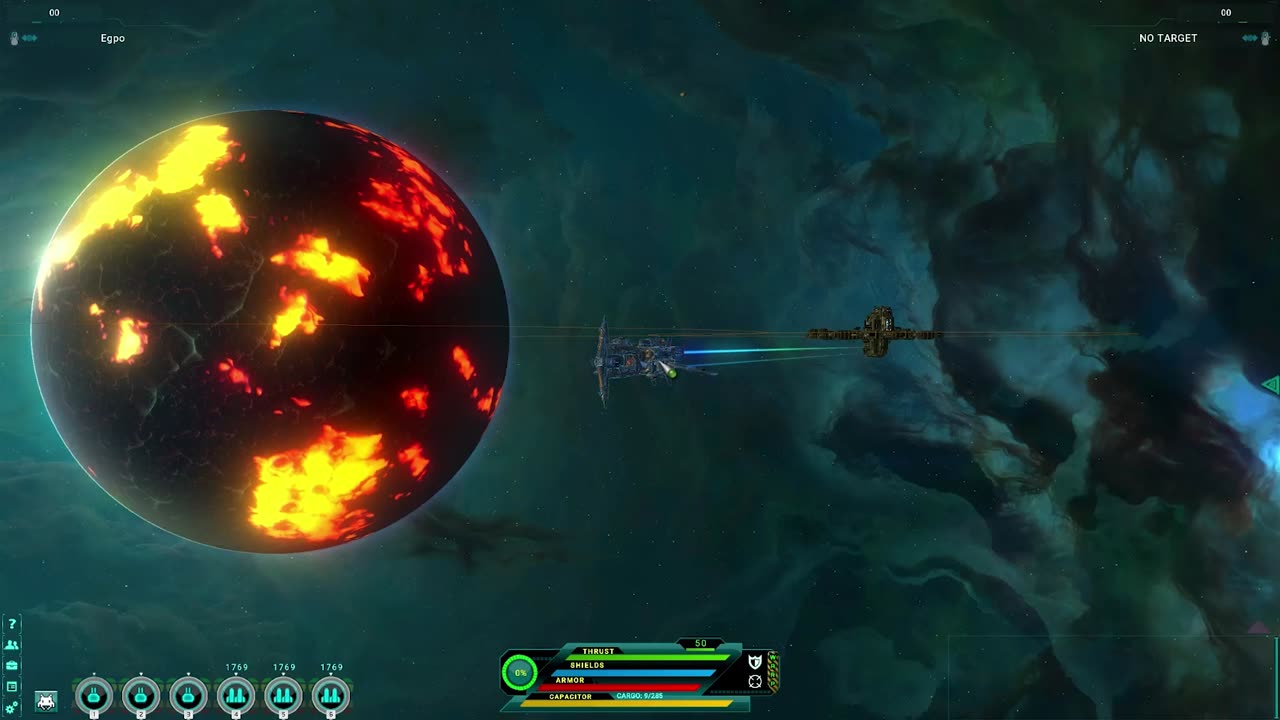The height and width of the screenshot is (720, 1280).
Task: Open settings via the gears icon
Action: pos(12,707)
